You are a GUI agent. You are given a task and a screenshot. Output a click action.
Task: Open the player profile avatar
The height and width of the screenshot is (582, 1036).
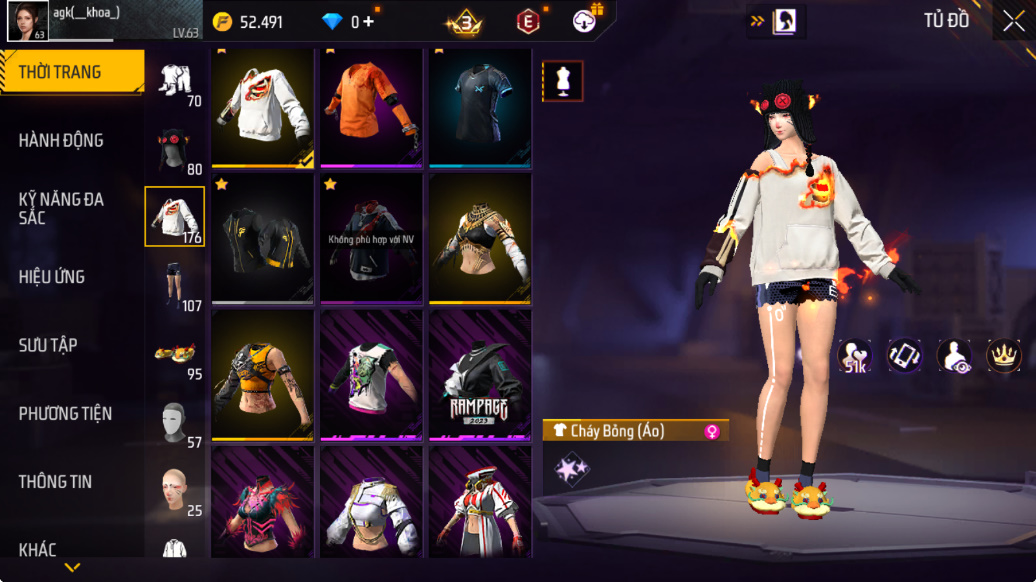coord(28,21)
